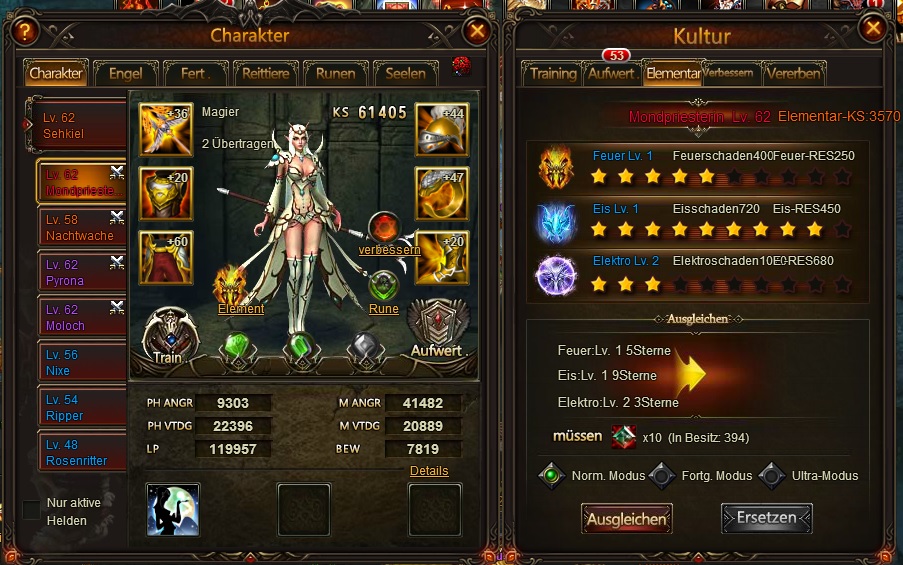Select the Runen tab

[335, 73]
